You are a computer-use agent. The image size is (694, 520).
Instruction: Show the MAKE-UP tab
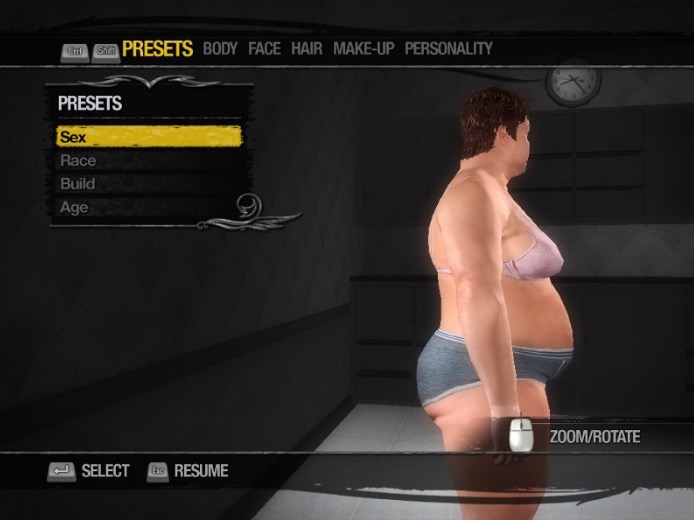click(x=364, y=48)
